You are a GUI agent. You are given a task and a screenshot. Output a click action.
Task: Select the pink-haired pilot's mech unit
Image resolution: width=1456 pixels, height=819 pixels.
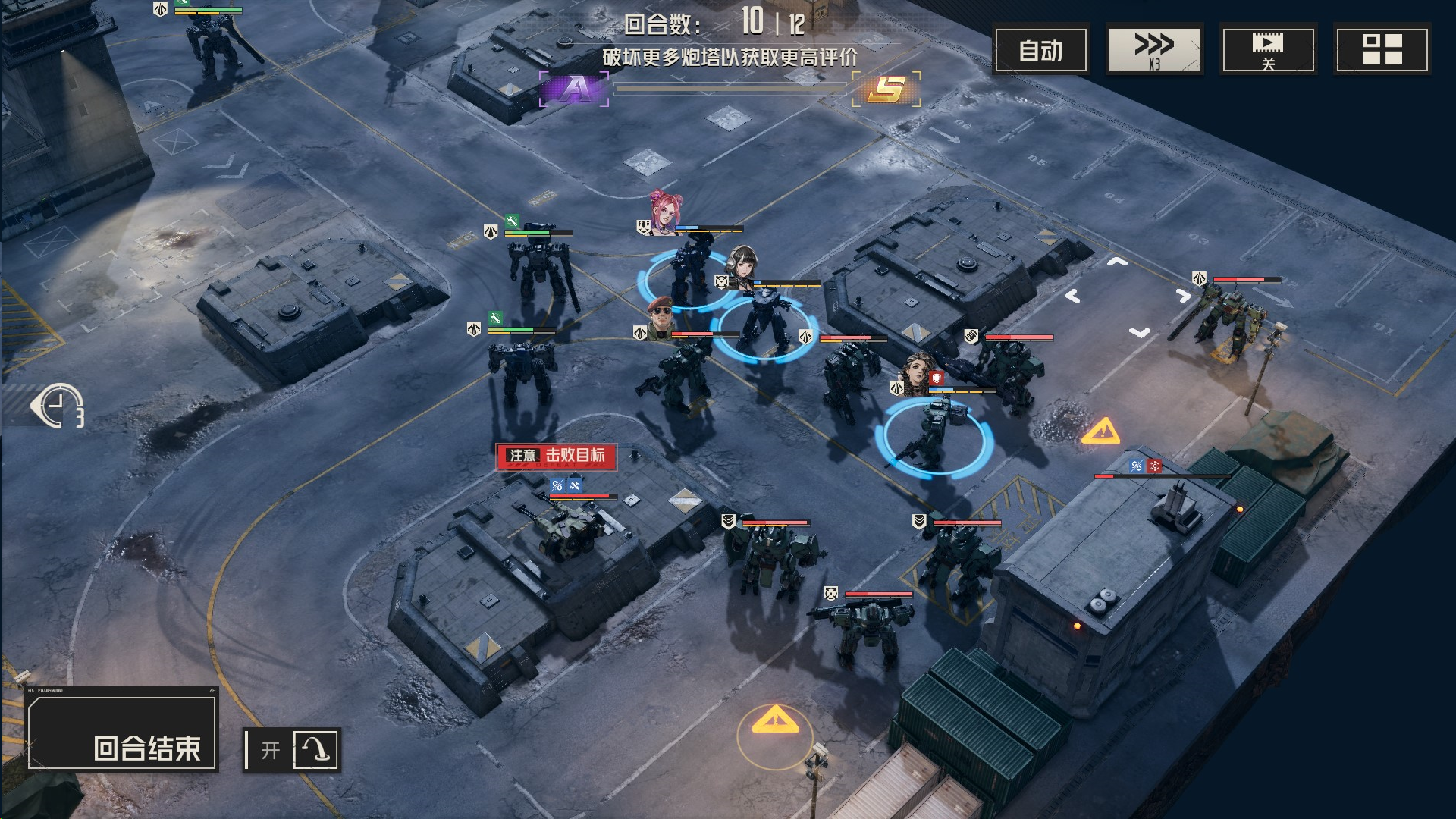click(x=689, y=273)
